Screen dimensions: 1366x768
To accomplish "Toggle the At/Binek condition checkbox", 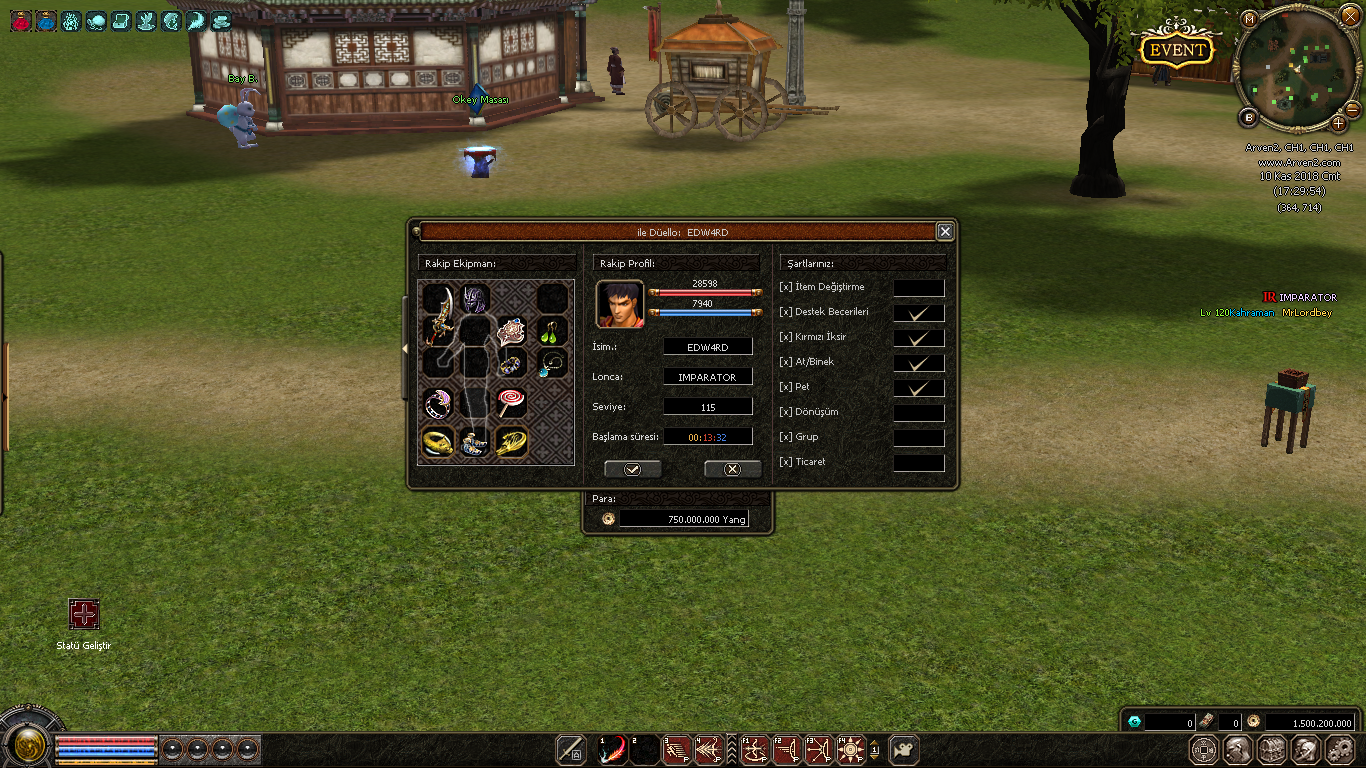I will (918, 363).
